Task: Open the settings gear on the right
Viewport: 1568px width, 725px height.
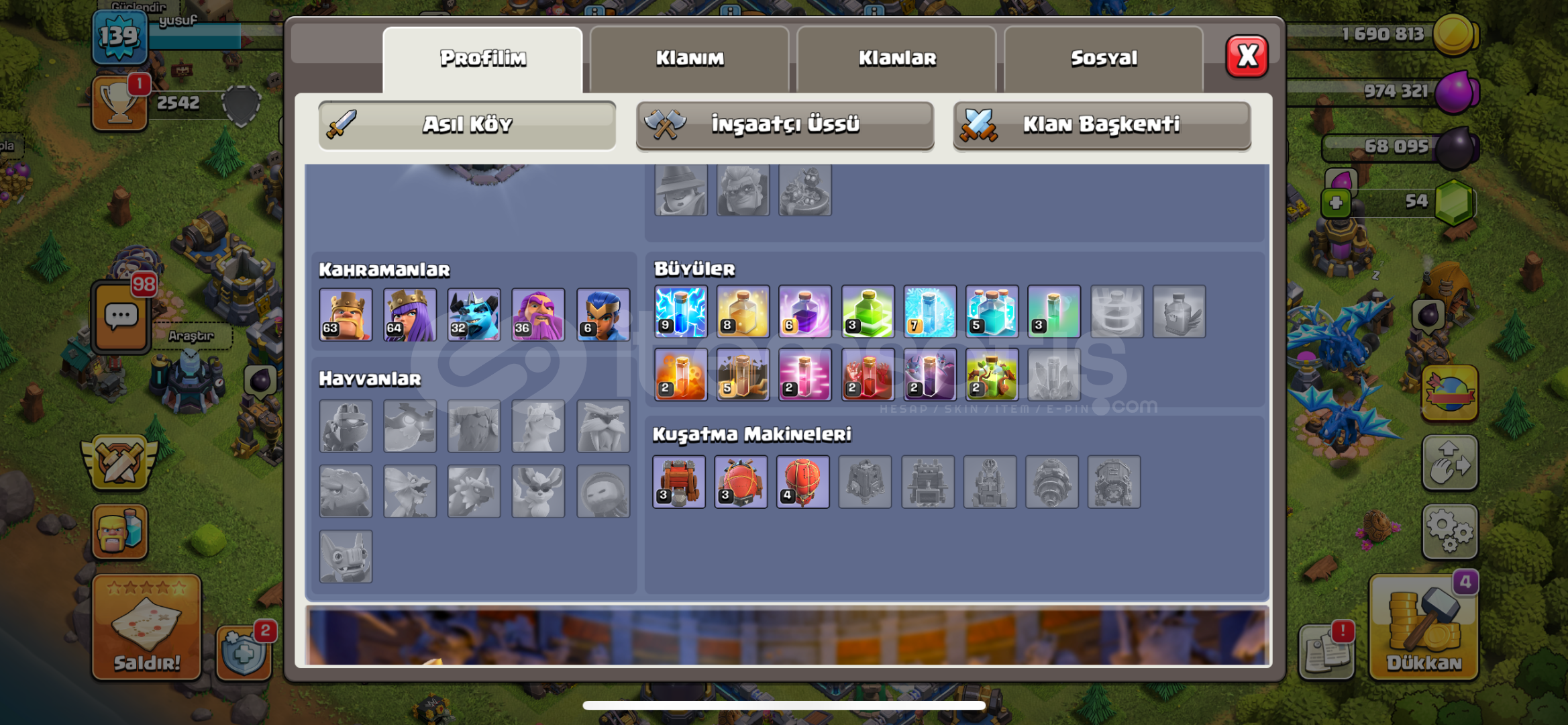Action: (1451, 530)
